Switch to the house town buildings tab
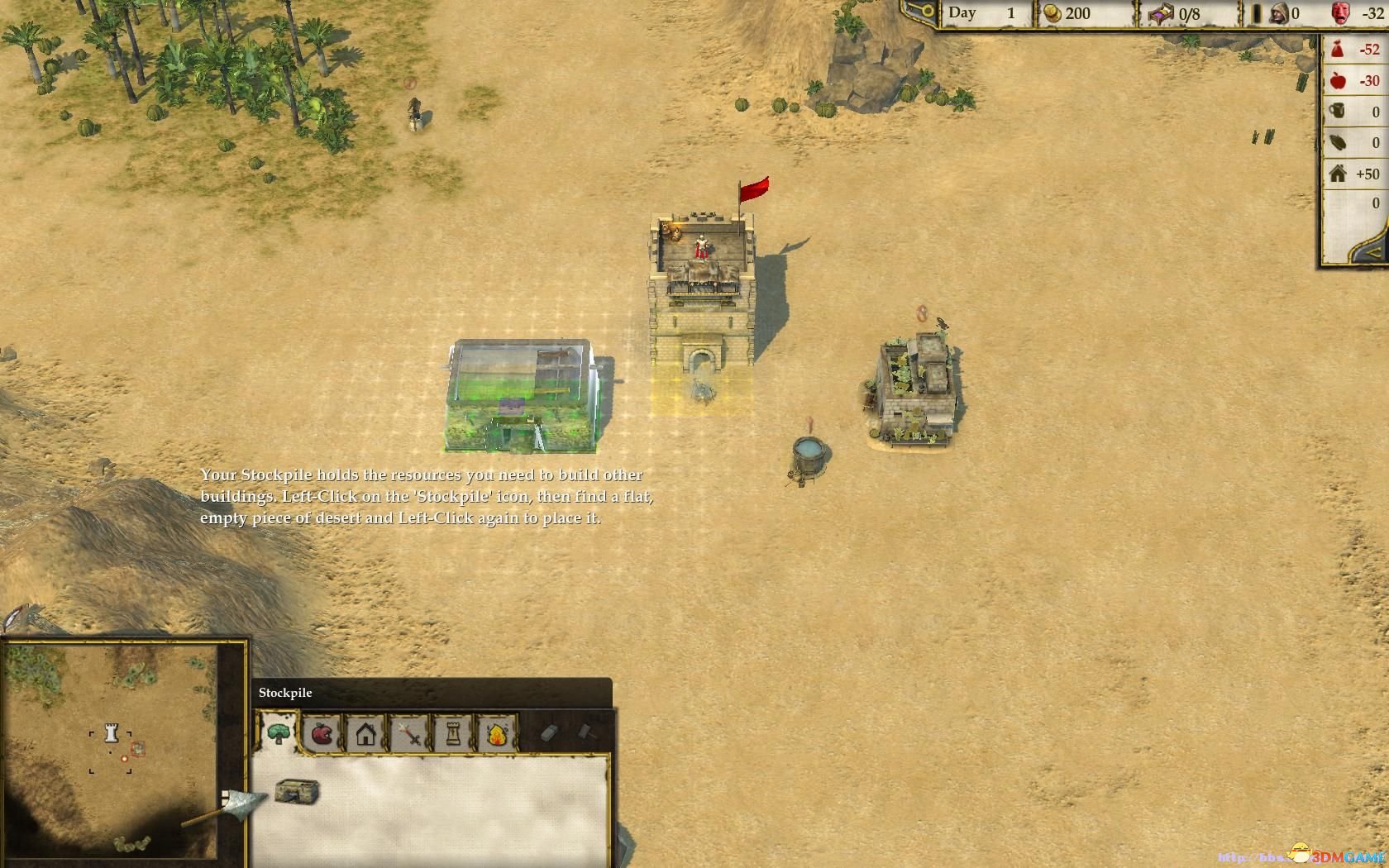 pos(366,733)
